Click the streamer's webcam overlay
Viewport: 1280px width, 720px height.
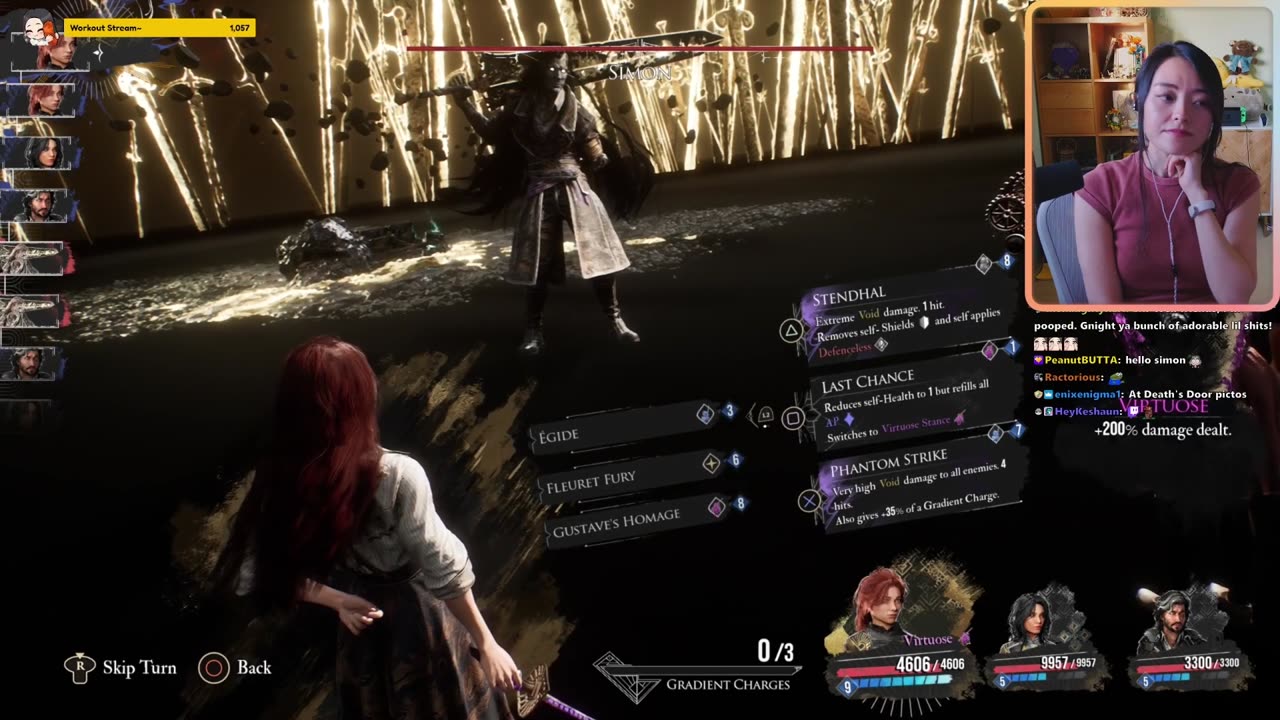1150,155
